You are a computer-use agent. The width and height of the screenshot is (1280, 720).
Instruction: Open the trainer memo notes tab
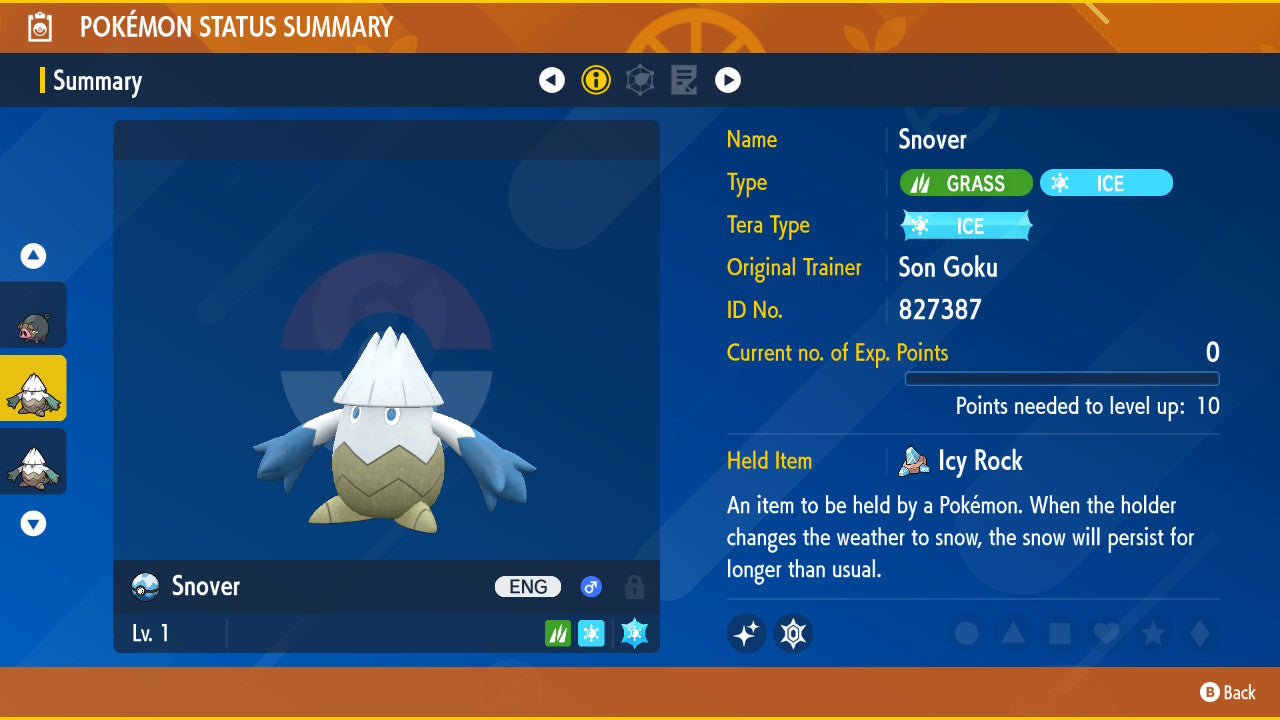tap(684, 80)
